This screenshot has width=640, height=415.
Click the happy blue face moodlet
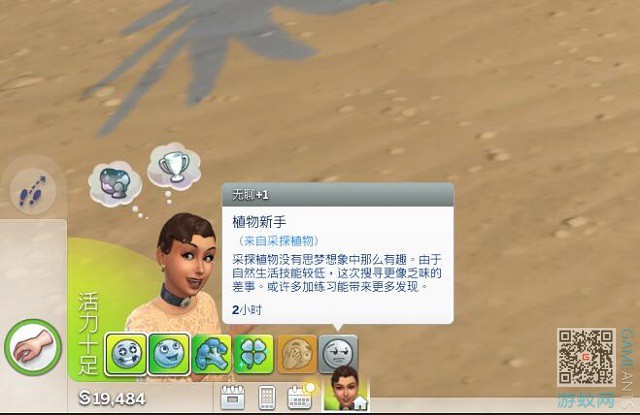click(167, 355)
